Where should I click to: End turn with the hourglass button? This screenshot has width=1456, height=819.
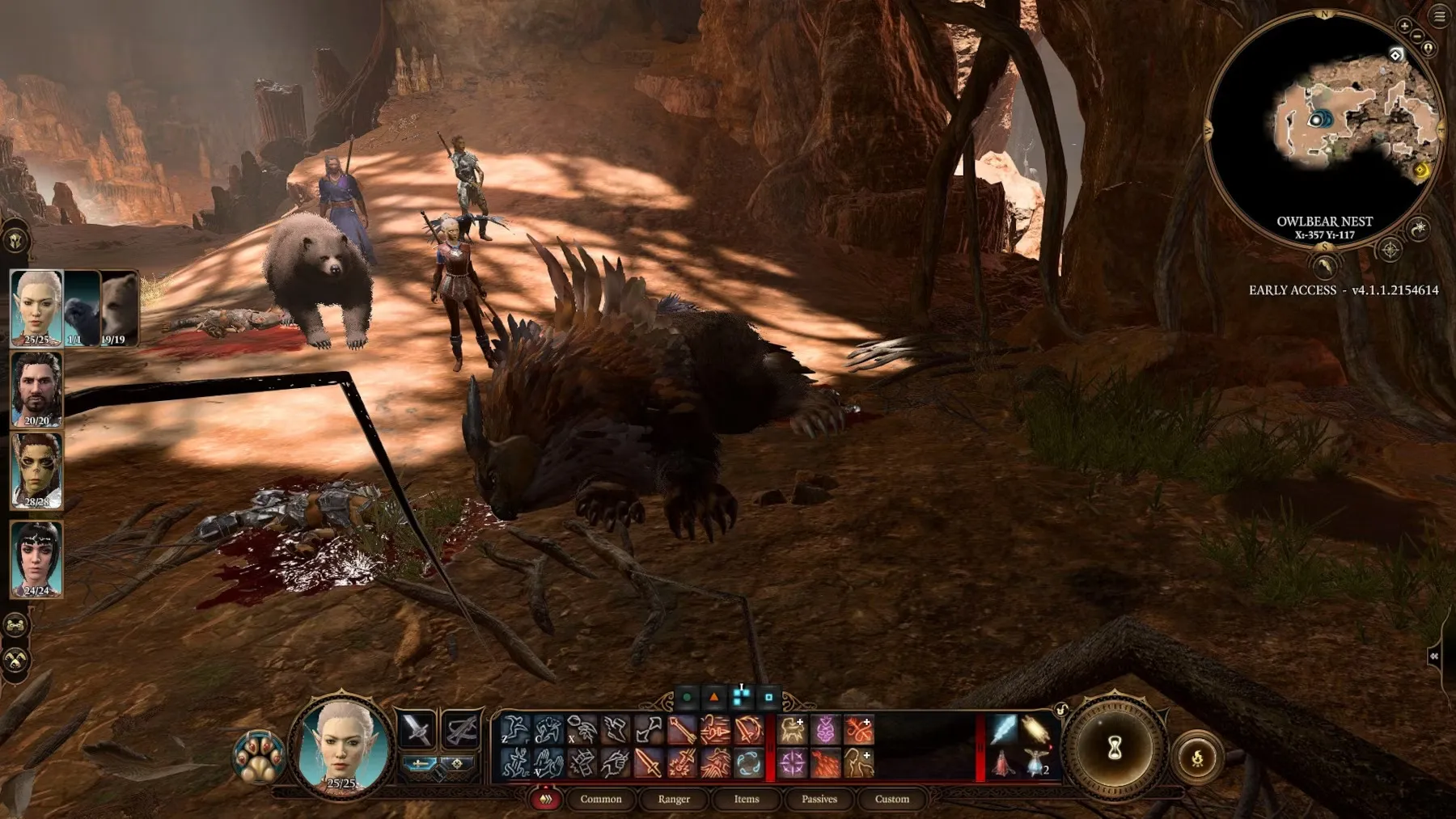point(1115,748)
